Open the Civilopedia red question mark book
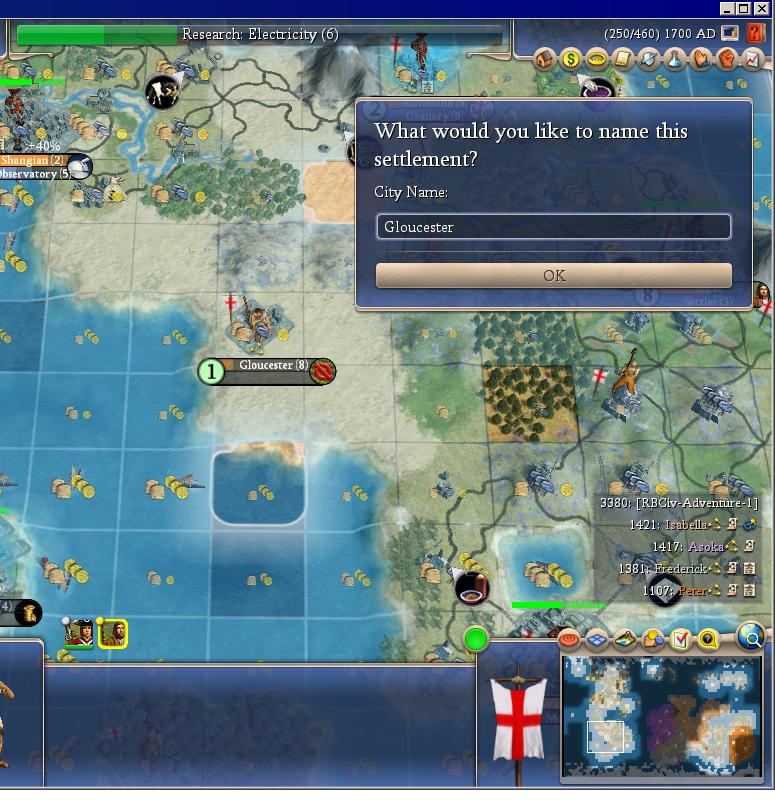775x800 pixels. [x=755, y=34]
